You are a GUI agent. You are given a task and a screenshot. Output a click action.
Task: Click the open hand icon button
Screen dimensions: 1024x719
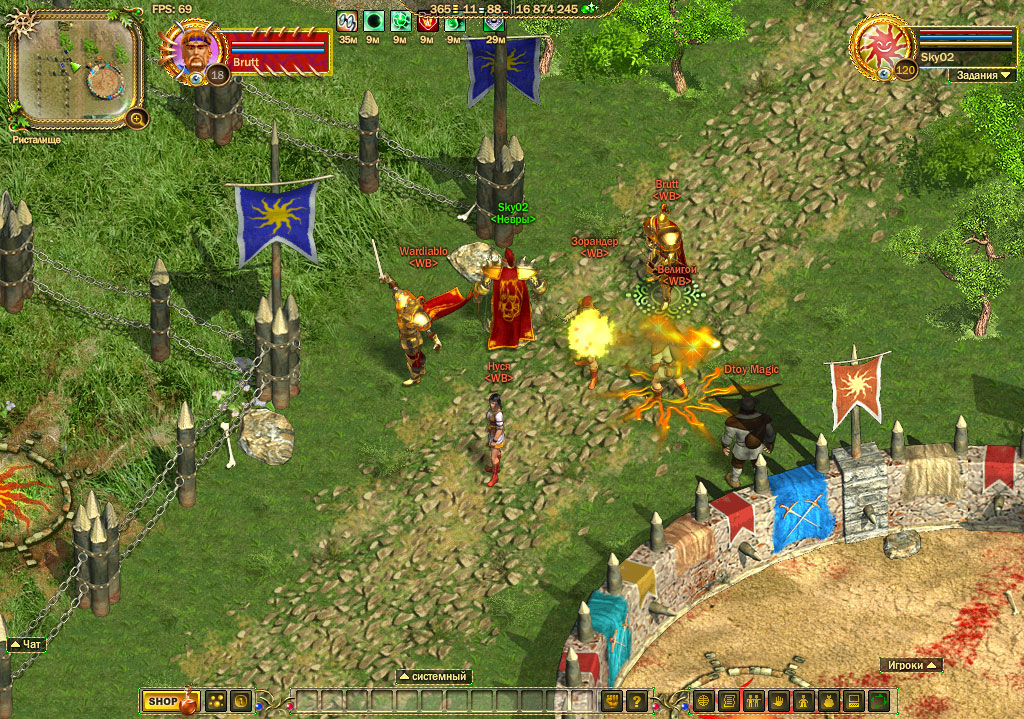click(x=778, y=702)
